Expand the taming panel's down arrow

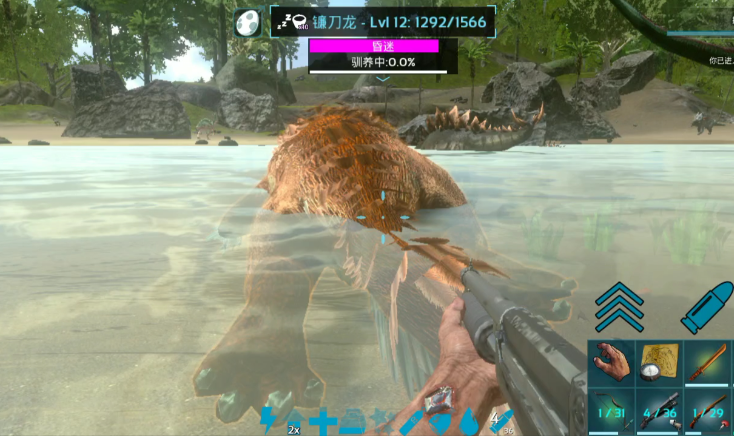383,78
